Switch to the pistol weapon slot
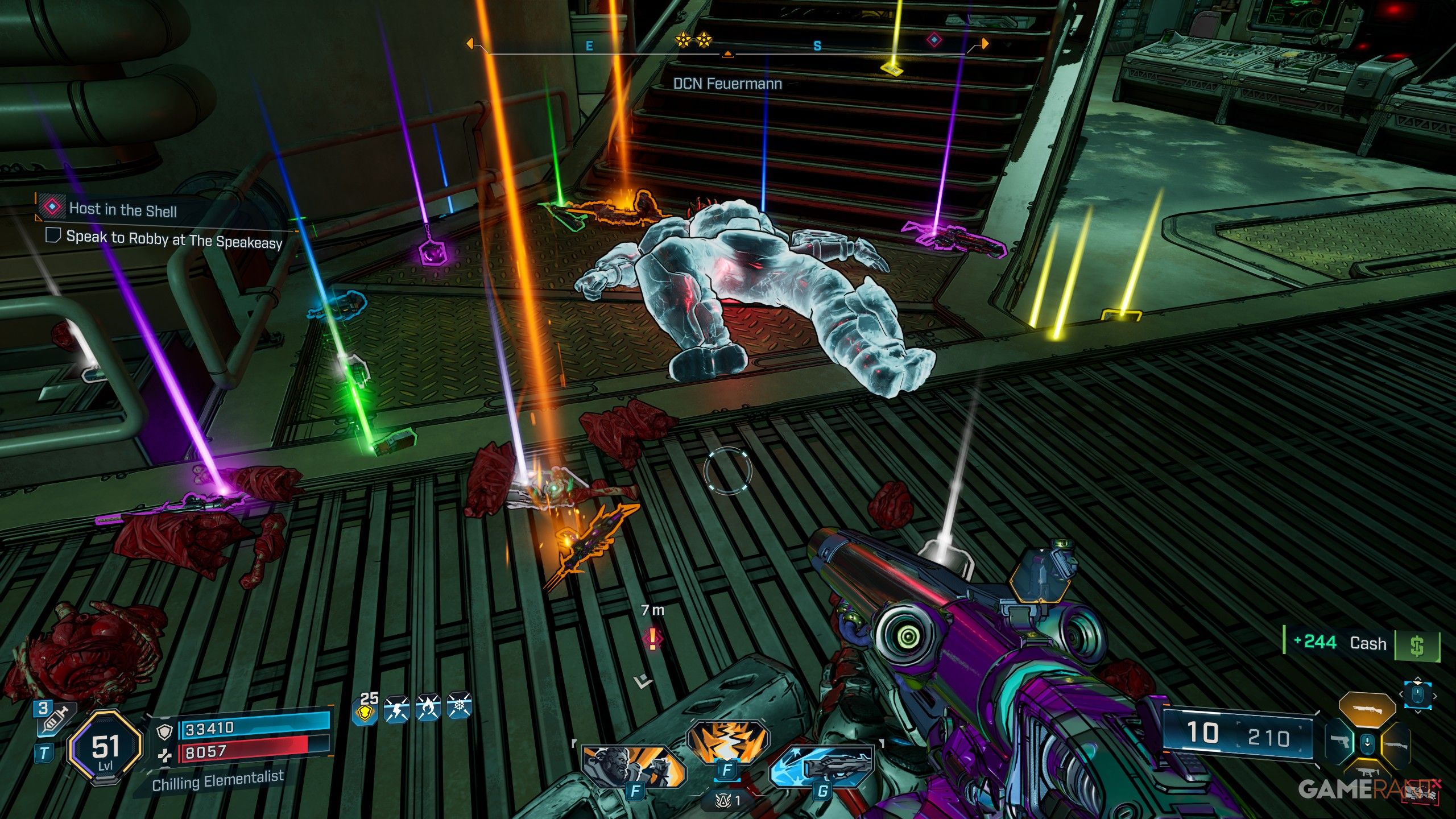 [1339, 742]
